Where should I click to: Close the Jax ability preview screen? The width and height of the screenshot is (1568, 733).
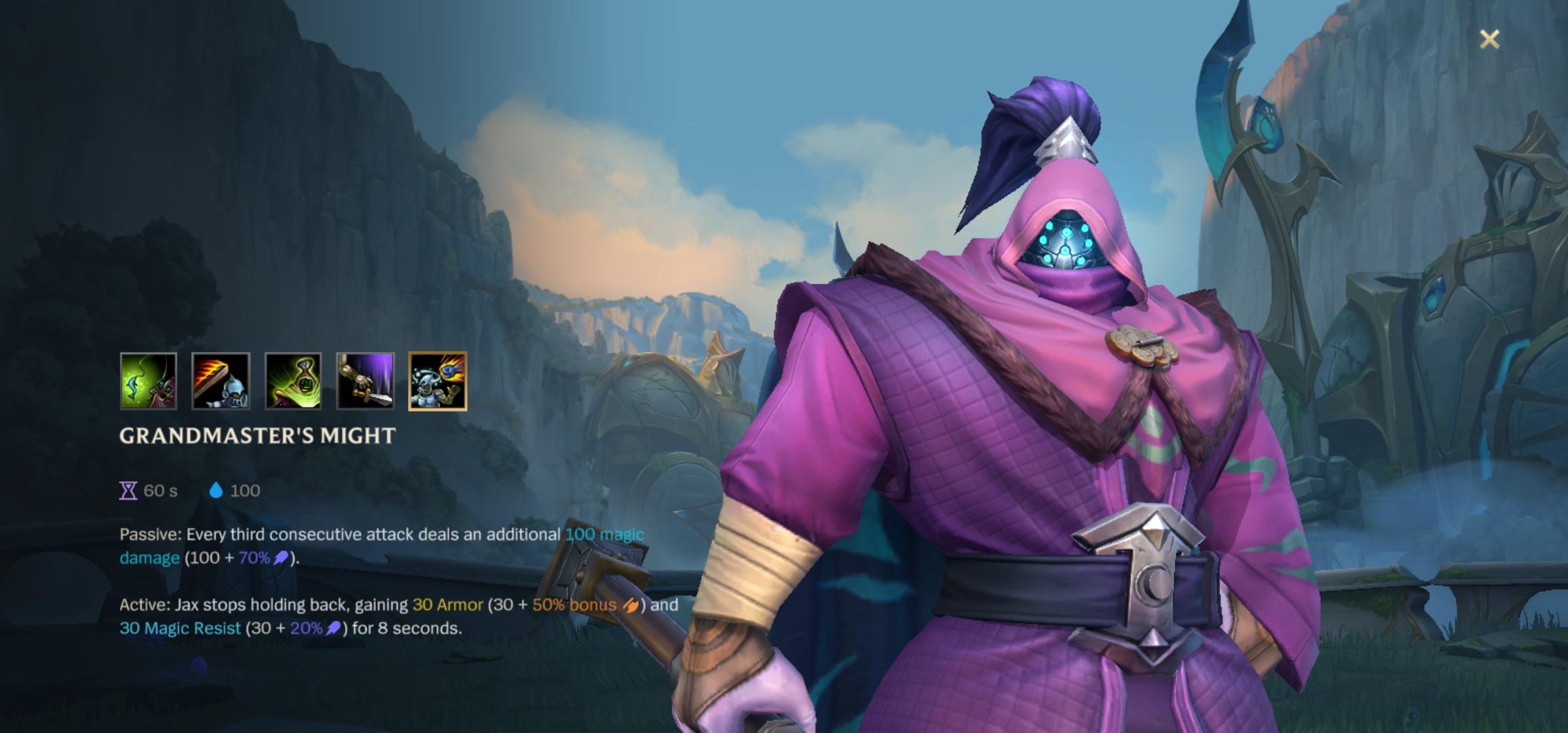coord(1489,39)
